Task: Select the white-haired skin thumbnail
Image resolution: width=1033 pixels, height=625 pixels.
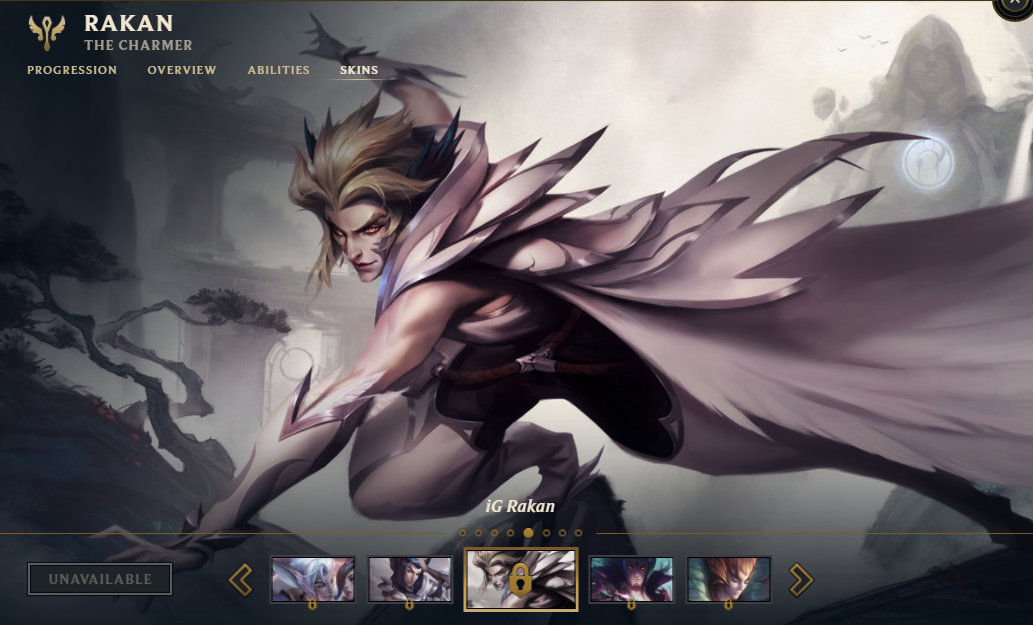Action: 312,579
